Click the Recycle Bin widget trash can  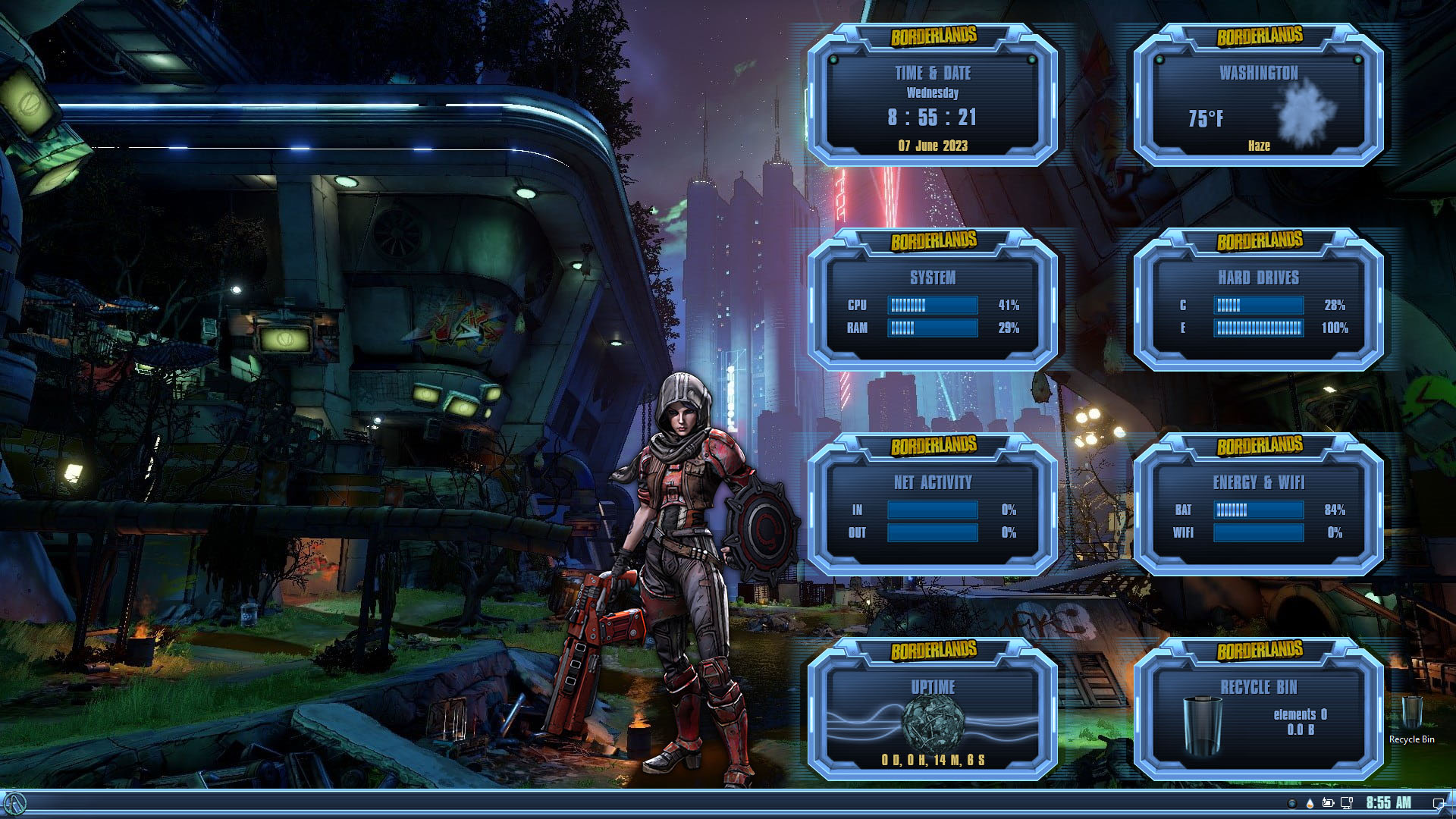click(x=1202, y=726)
